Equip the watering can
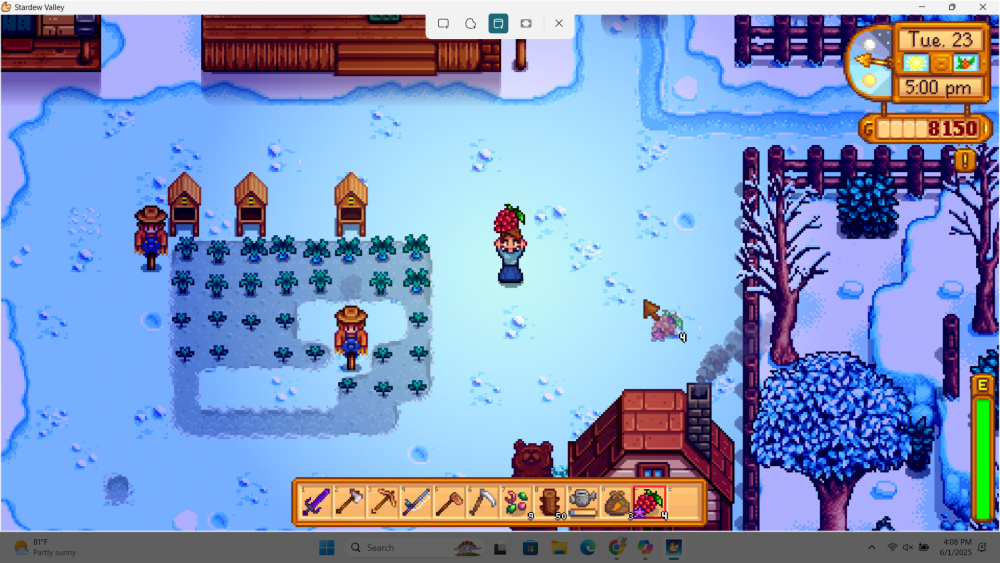1000x563 pixels. pyautogui.click(x=582, y=502)
